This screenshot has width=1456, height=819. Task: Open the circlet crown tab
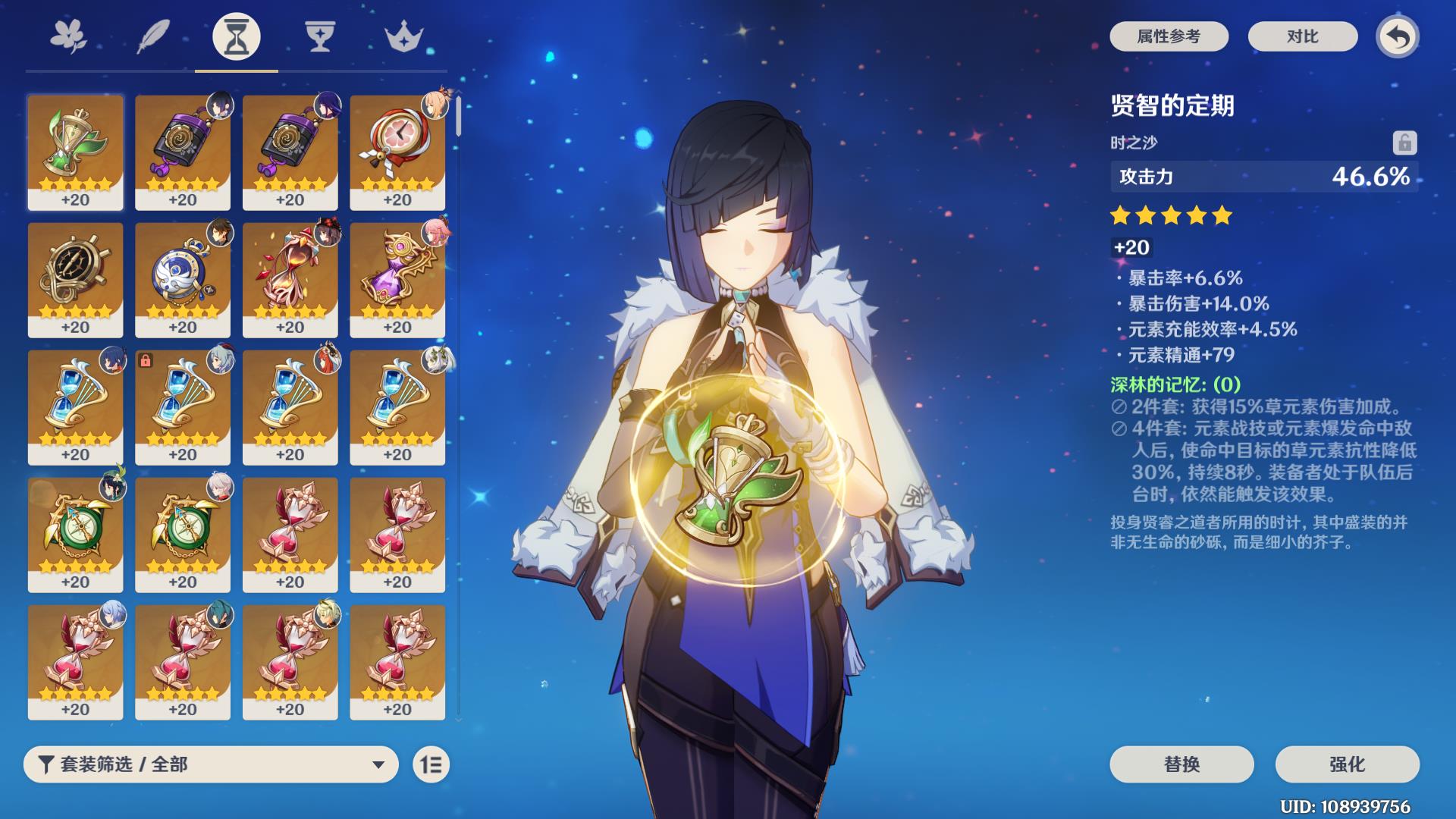tap(403, 36)
